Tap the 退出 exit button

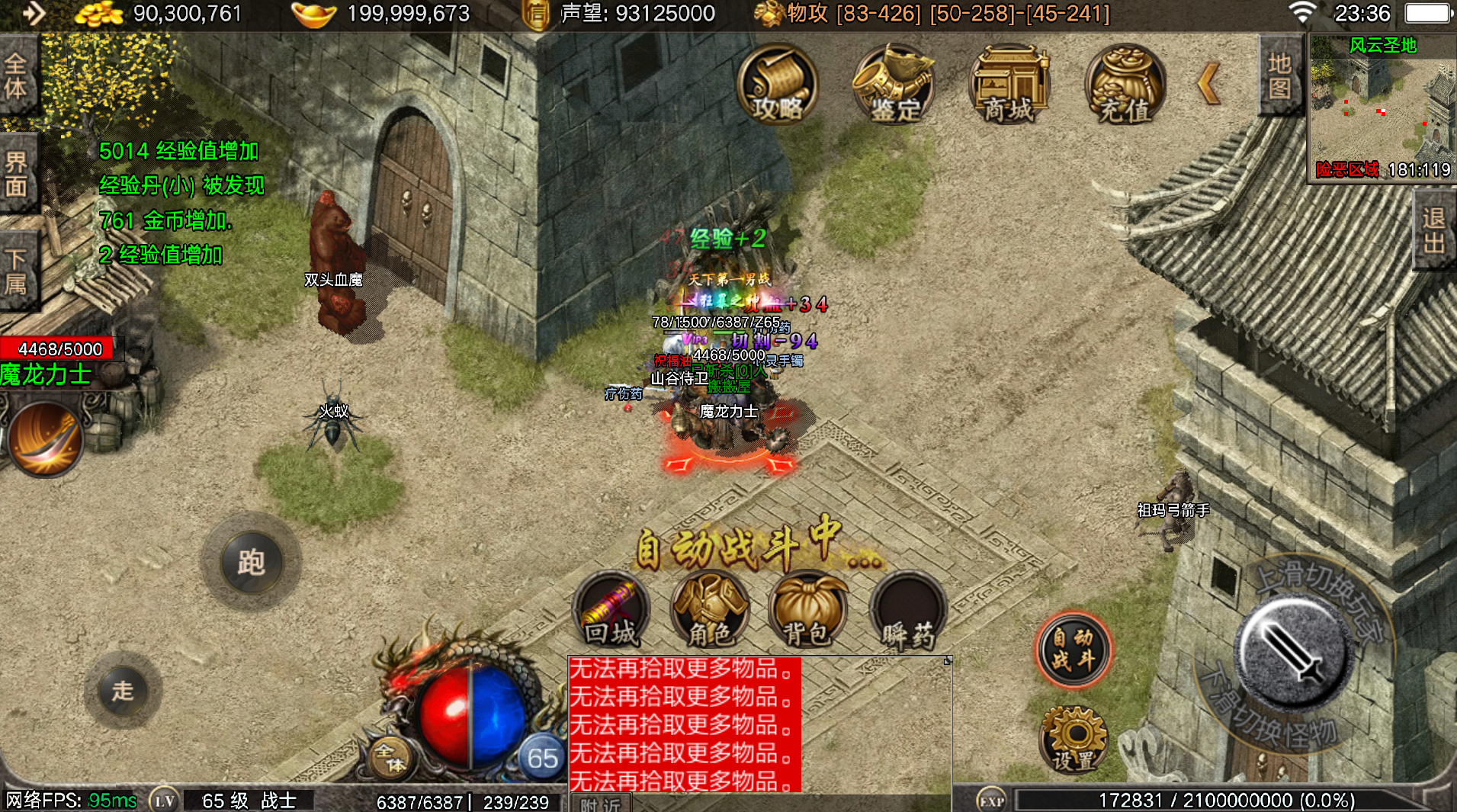[x=1434, y=229]
